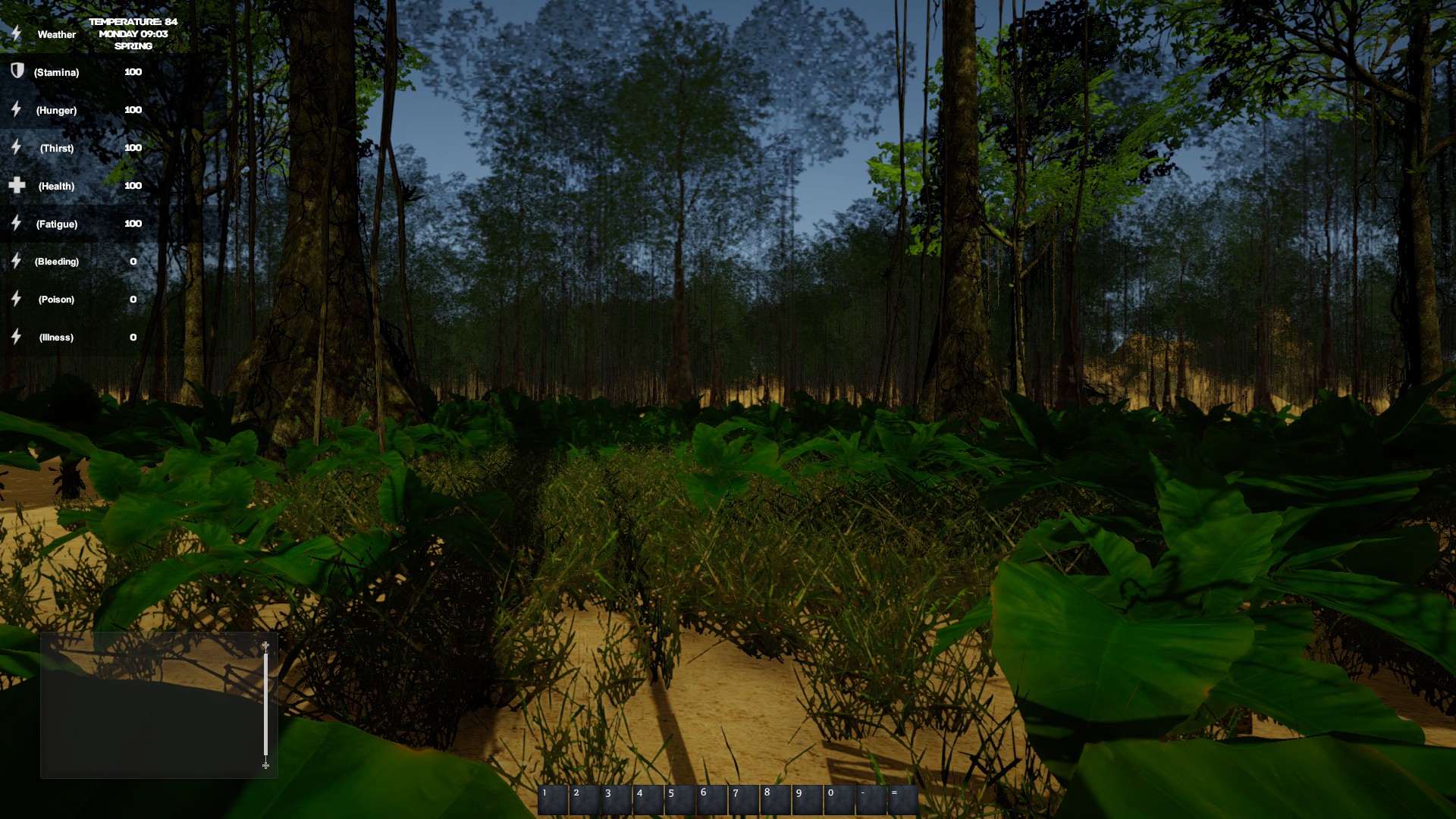Viewport: 1456px width, 819px height.
Task: Click the Weather lightning icon
Action: (x=15, y=34)
